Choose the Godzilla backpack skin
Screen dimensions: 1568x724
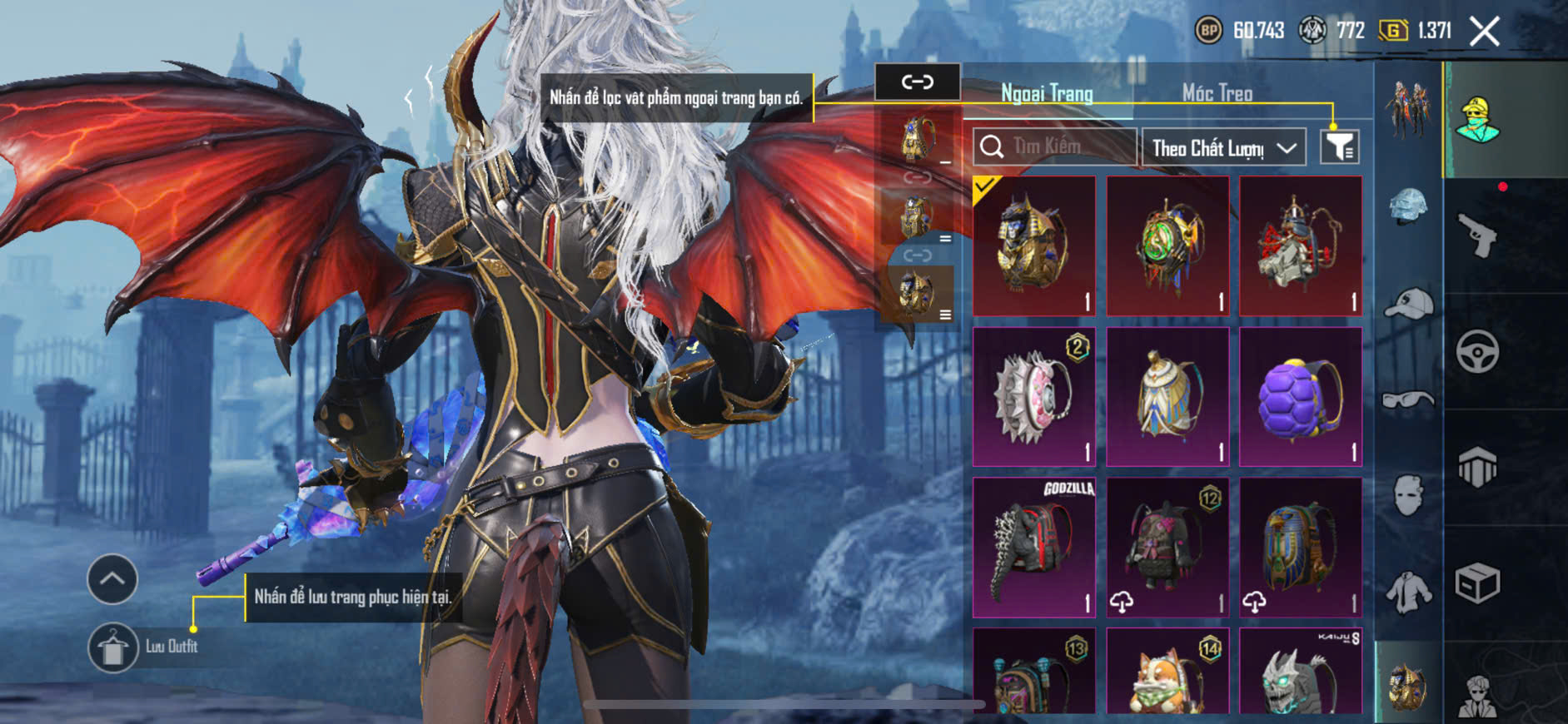(x=1034, y=548)
